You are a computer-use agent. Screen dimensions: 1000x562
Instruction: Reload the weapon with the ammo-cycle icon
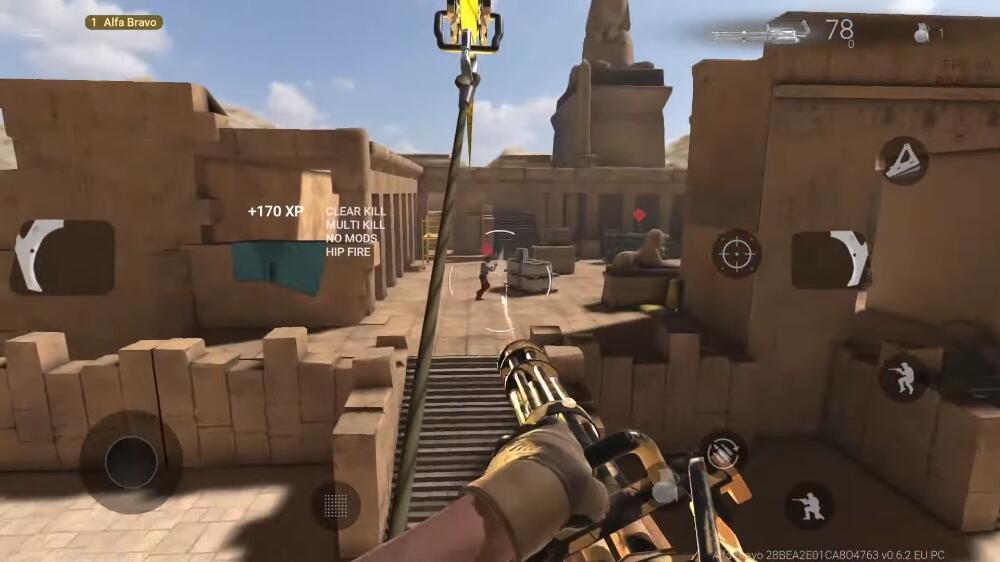click(722, 452)
